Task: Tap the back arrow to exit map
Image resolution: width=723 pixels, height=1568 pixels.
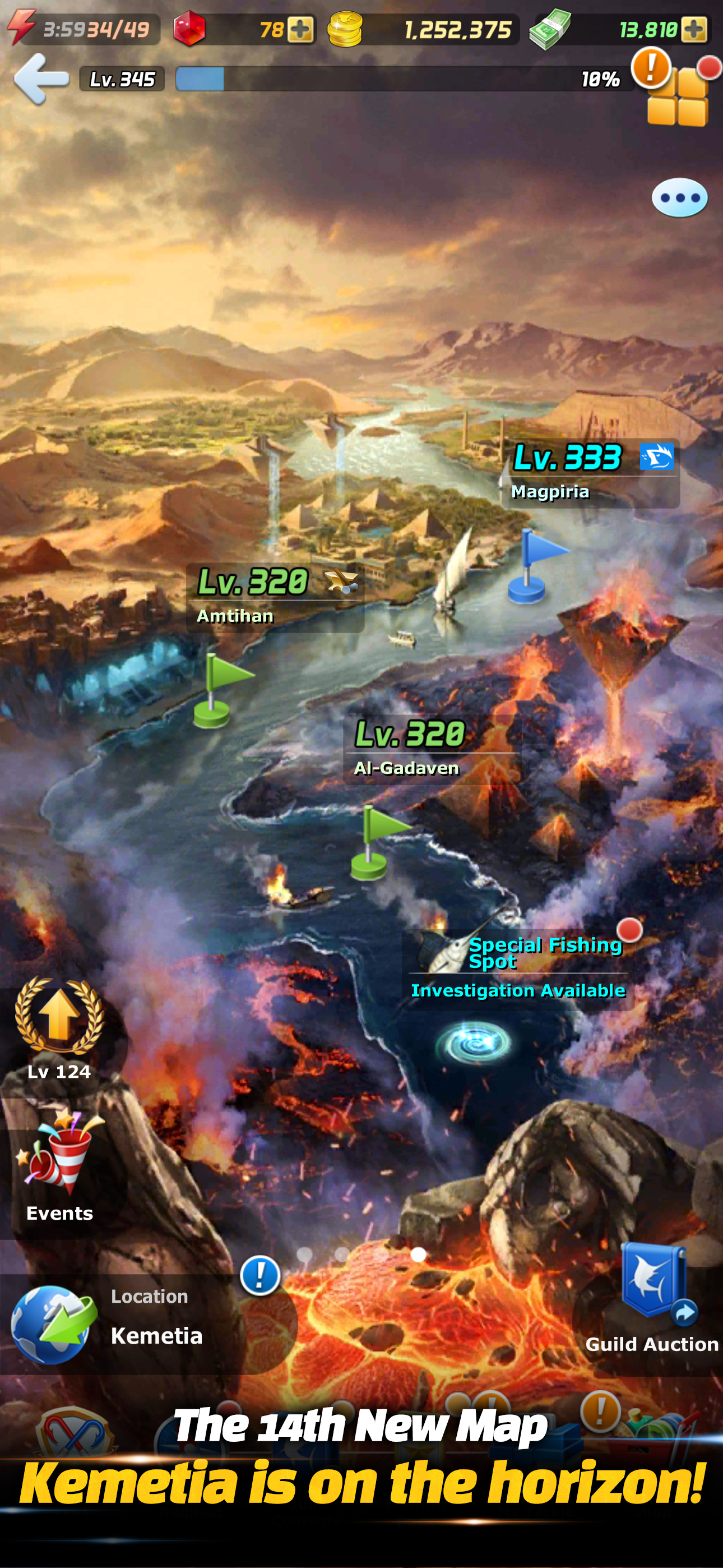Action: (41, 79)
